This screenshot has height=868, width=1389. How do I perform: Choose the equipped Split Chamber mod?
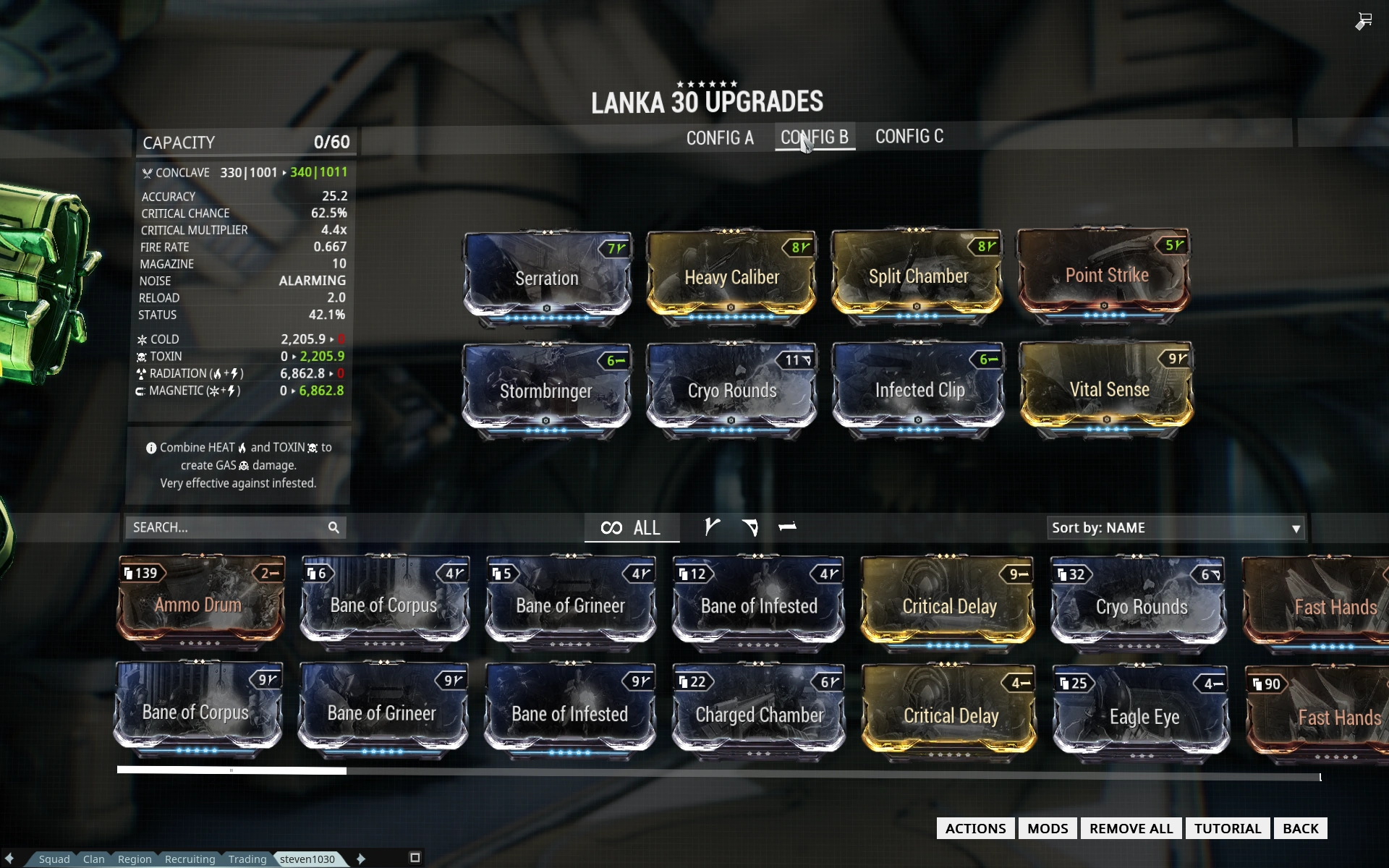917,276
